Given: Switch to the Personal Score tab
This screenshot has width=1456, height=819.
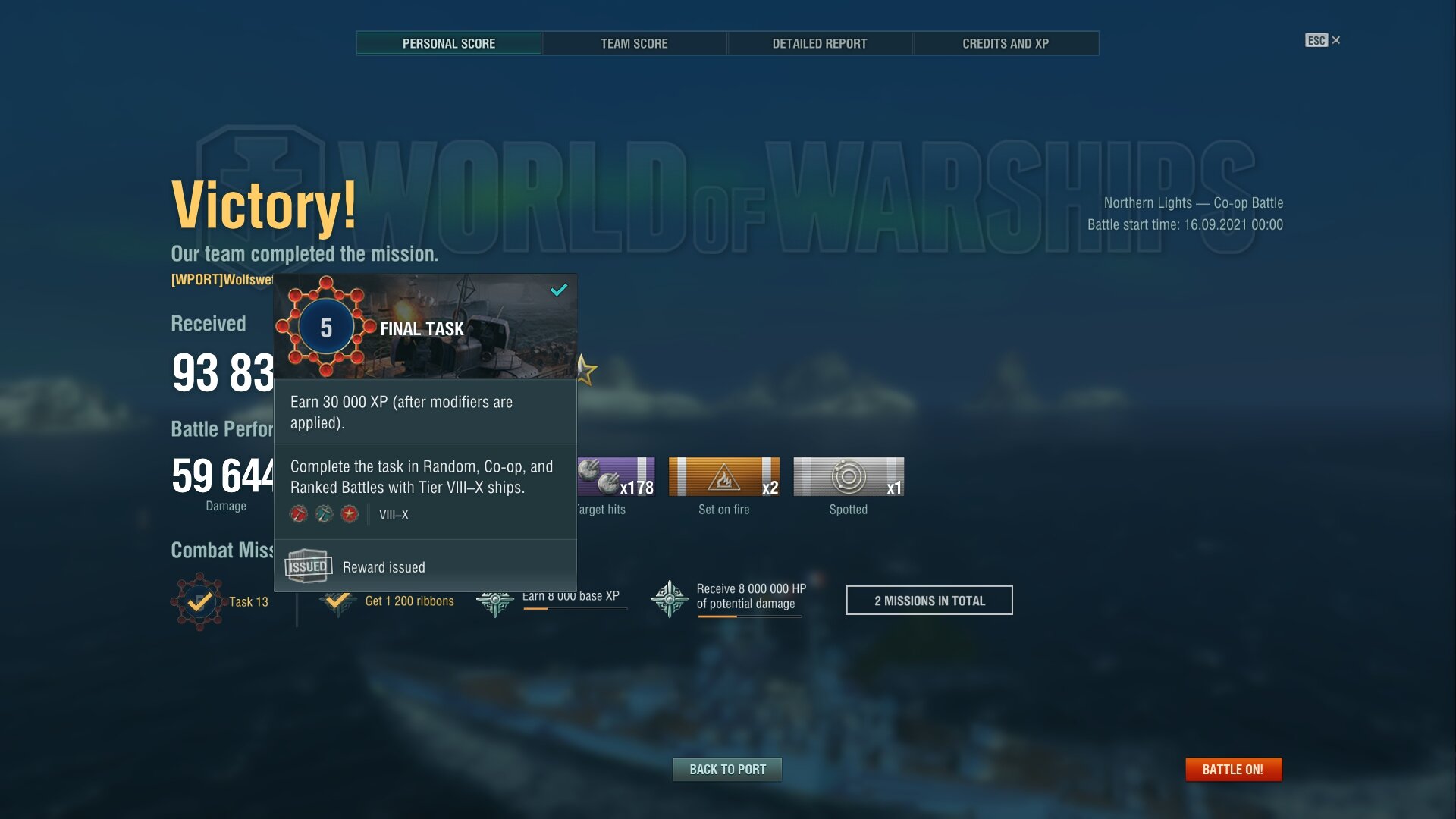Looking at the screenshot, I should click(449, 43).
